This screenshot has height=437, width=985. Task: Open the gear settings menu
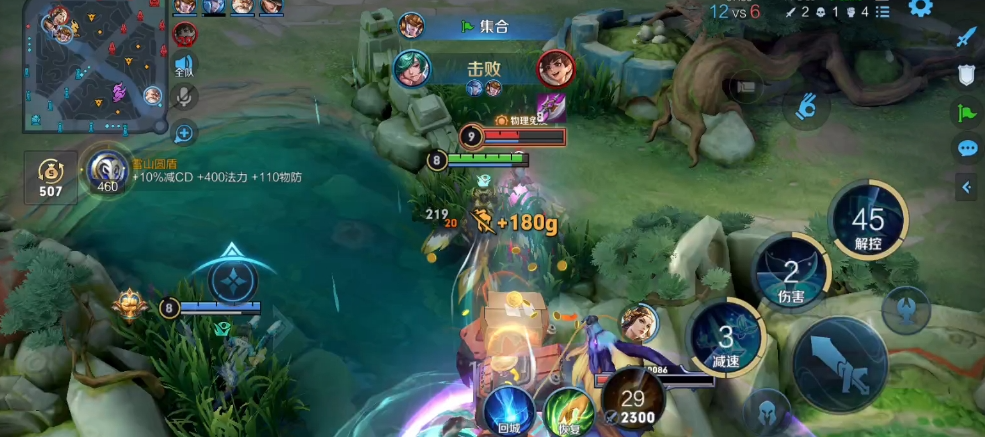click(x=920, y=9)
